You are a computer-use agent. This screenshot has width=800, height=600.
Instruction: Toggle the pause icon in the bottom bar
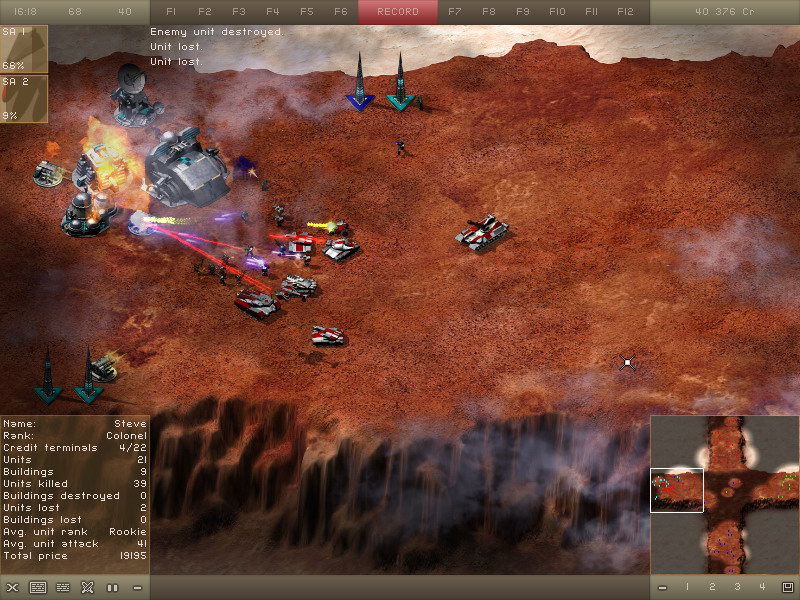click(112, 587)
